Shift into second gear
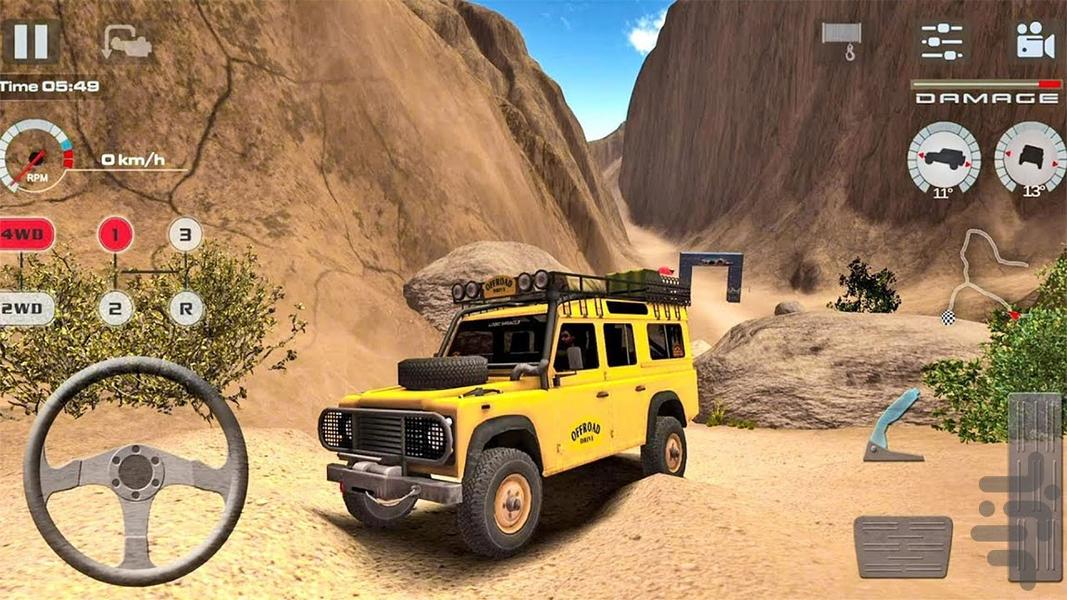Screen dimensions: 1067x600 tap(115, 308)
